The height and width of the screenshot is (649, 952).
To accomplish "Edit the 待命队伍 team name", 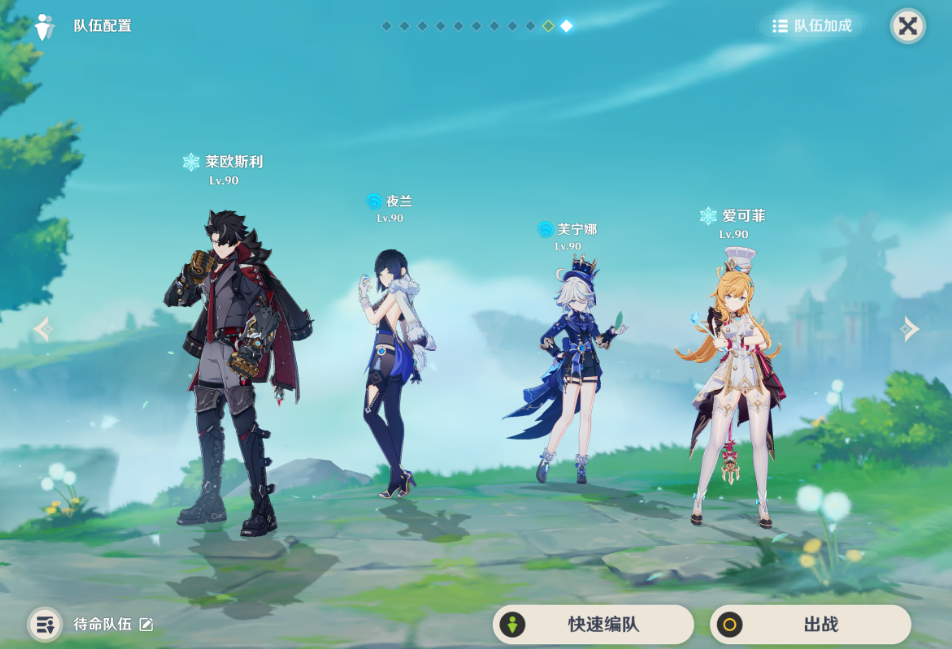I will (x=146, y=625).
